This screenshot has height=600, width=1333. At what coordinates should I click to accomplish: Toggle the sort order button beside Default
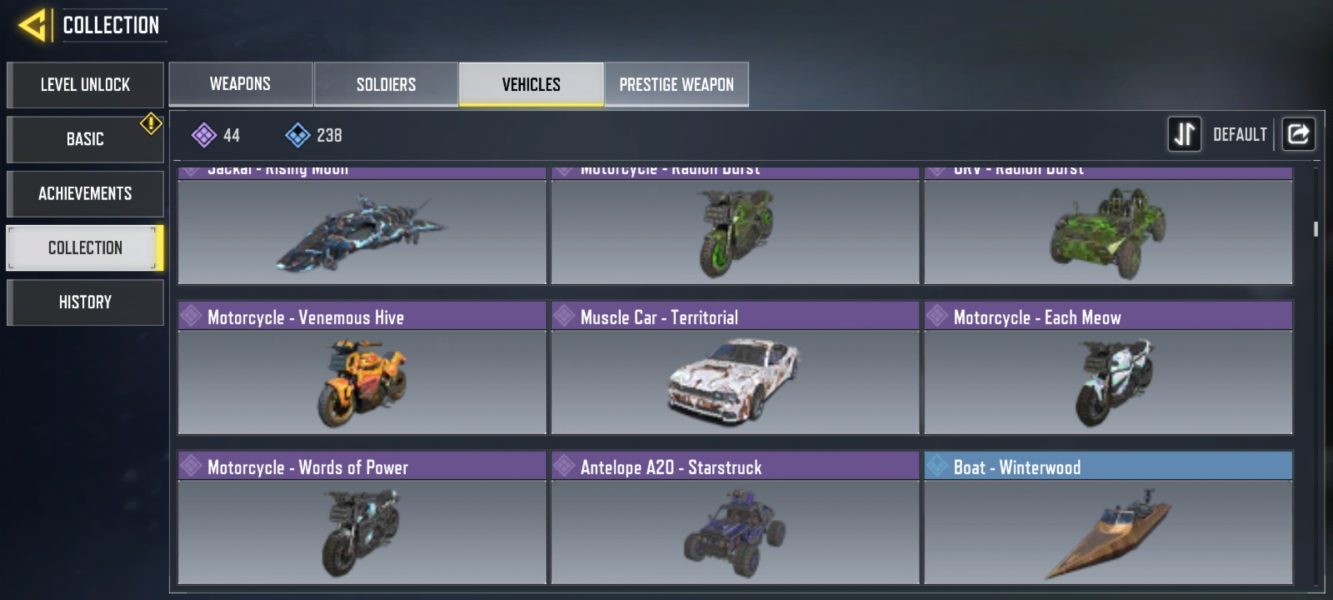[x=1184, y=134]
